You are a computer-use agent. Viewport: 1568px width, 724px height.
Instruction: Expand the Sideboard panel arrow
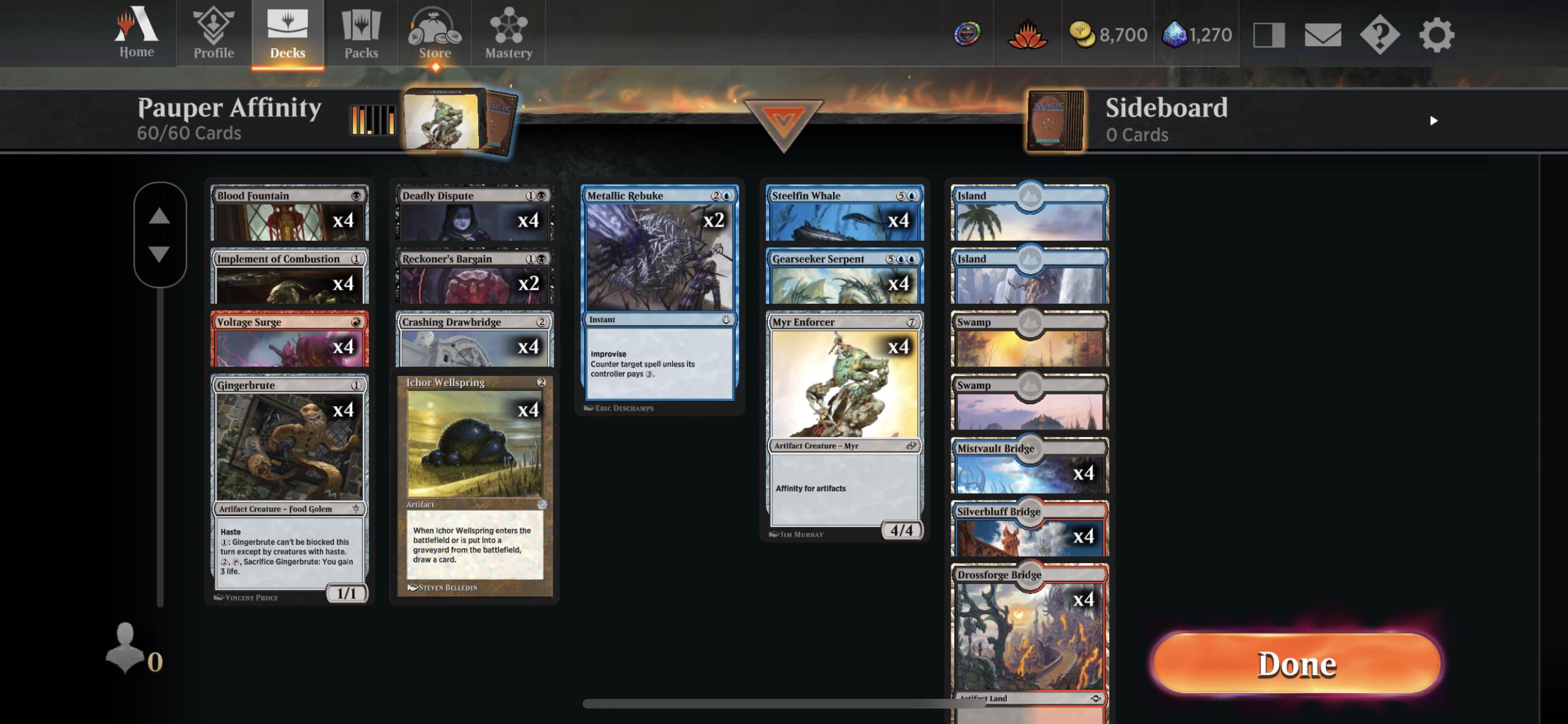[x=1433, y=121]
